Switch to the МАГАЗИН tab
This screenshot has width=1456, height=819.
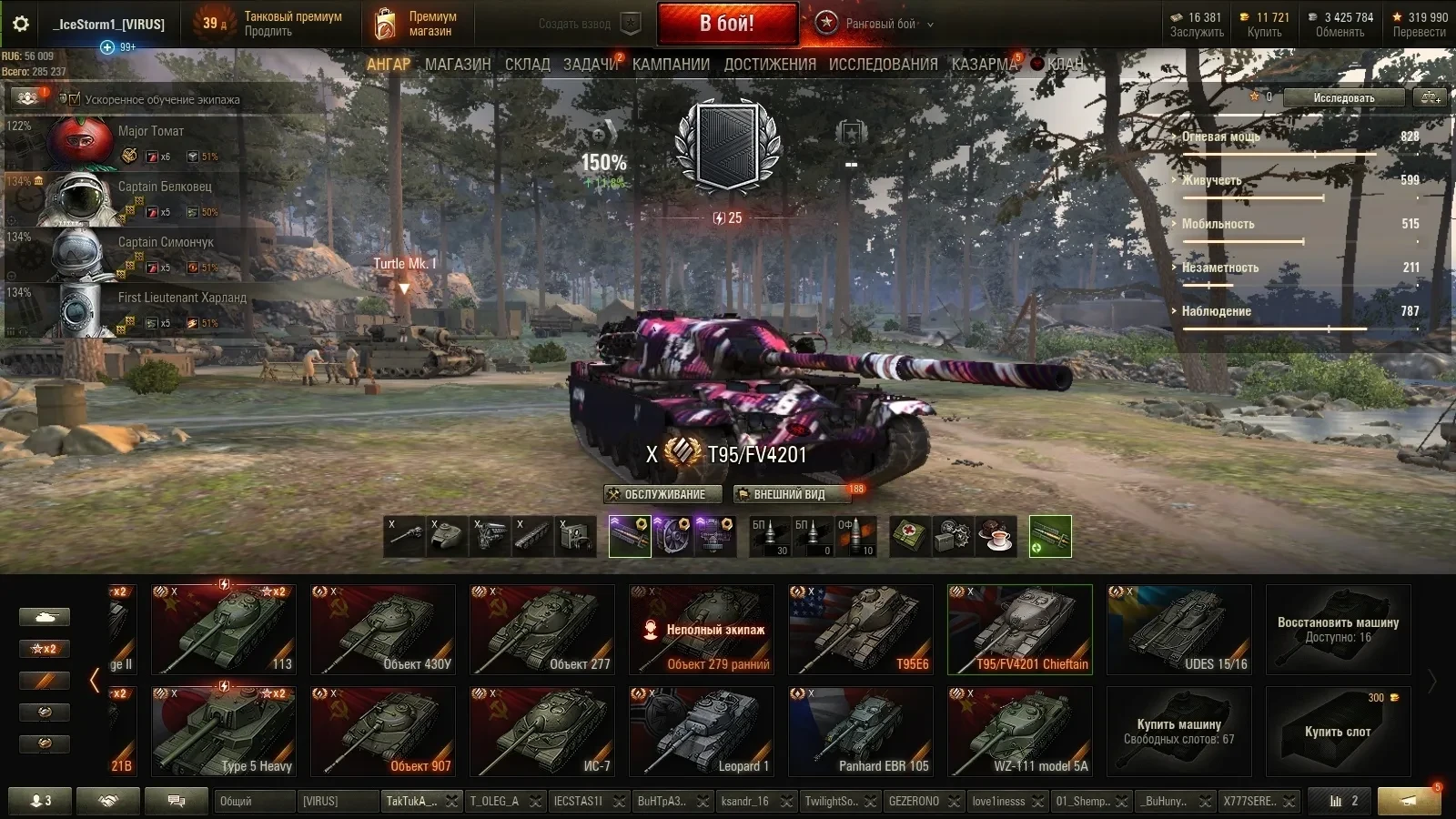(x=458, y=65)
